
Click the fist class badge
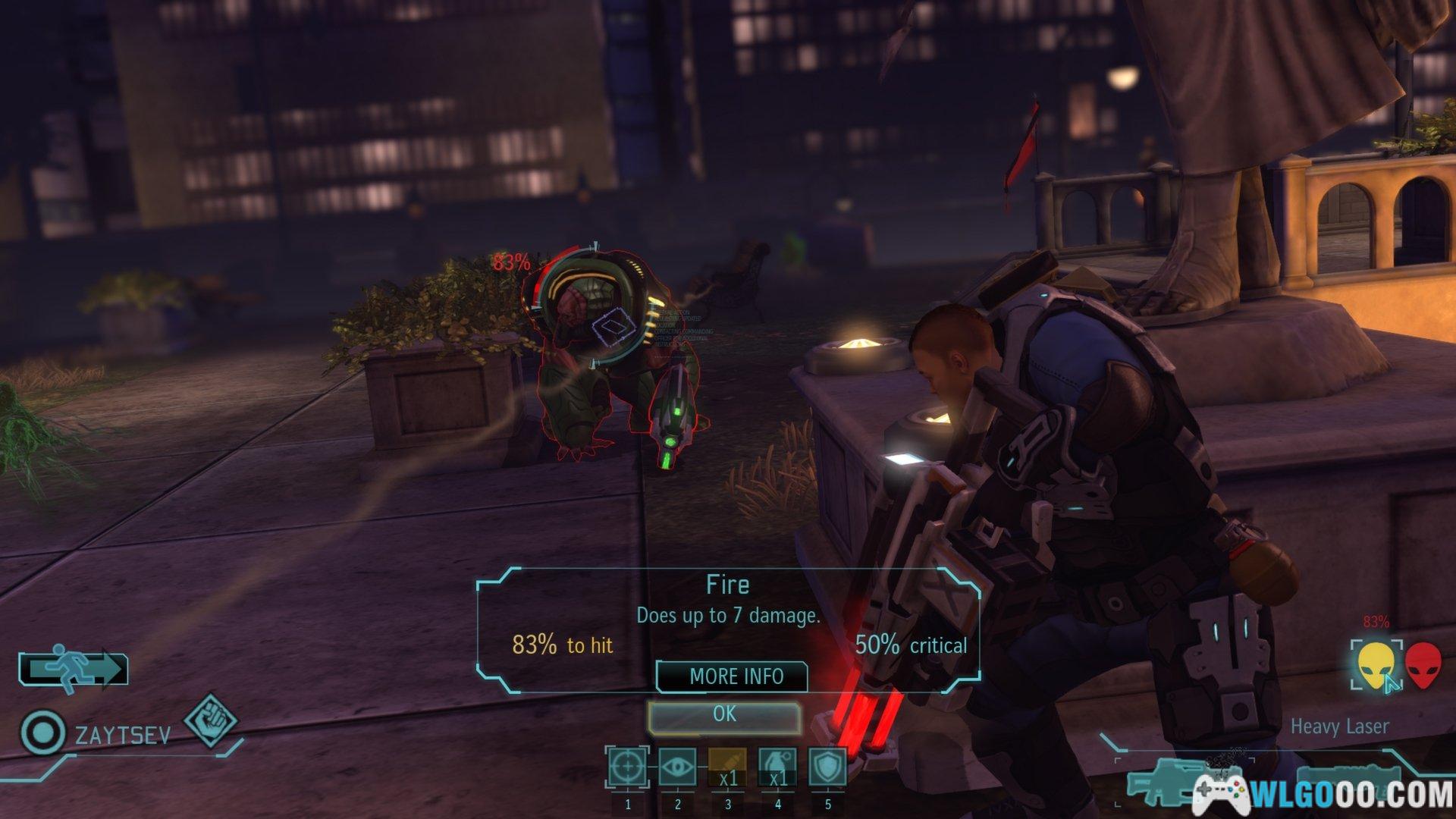(211, 719)
